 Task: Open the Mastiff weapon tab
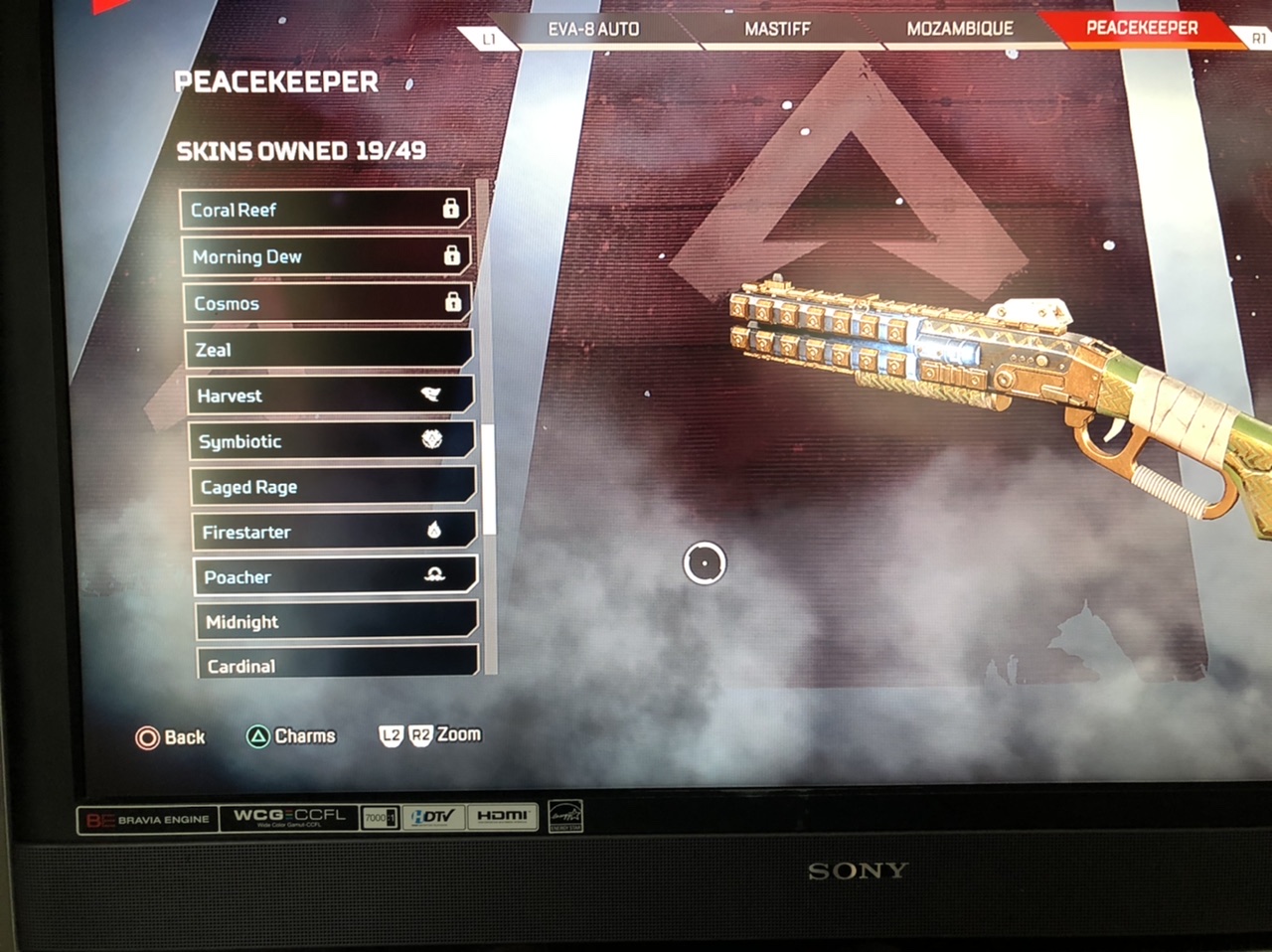point(777,29)
